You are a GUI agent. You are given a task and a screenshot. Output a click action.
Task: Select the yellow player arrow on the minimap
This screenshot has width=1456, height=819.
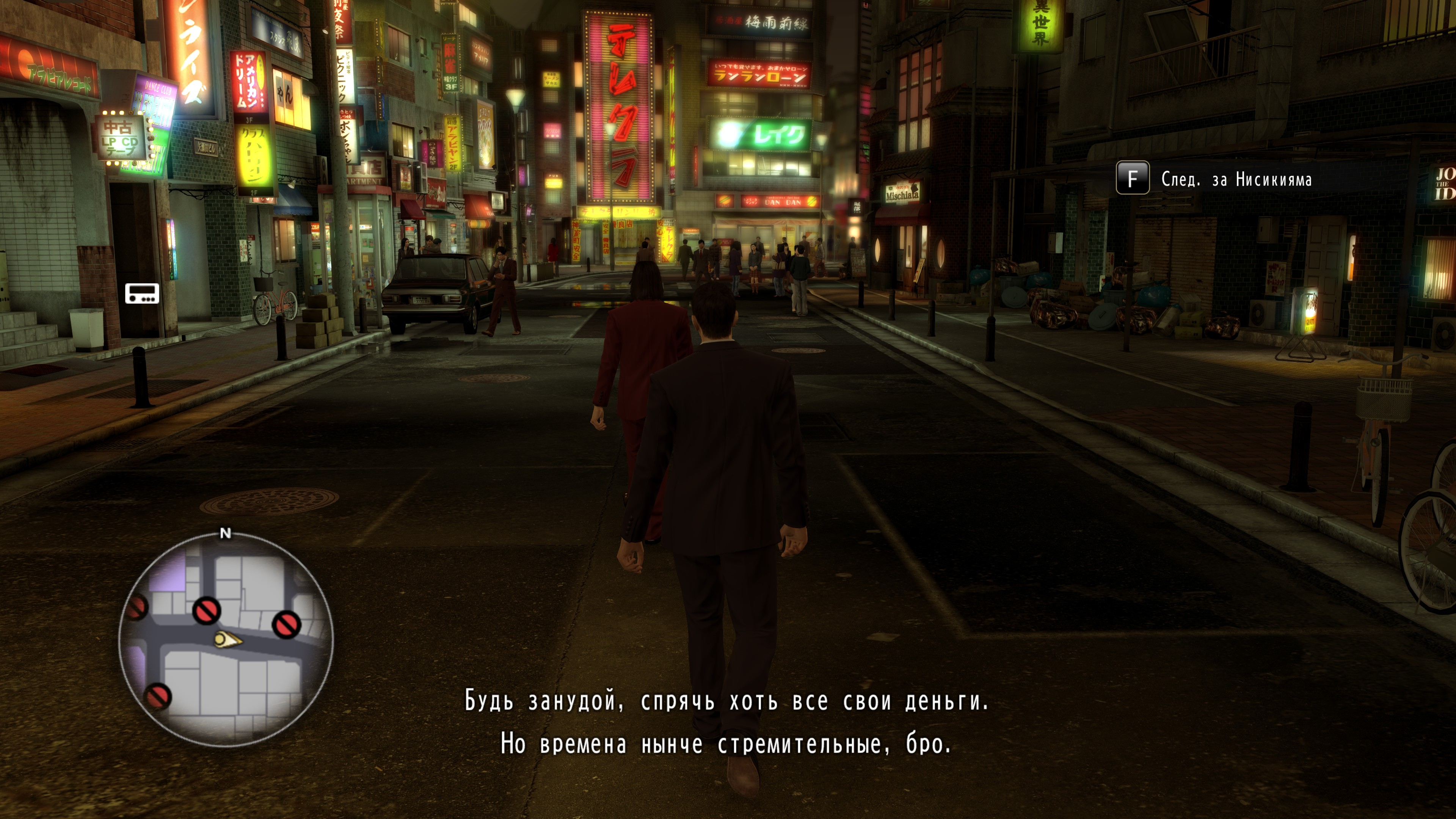click(x=227, y=639)
